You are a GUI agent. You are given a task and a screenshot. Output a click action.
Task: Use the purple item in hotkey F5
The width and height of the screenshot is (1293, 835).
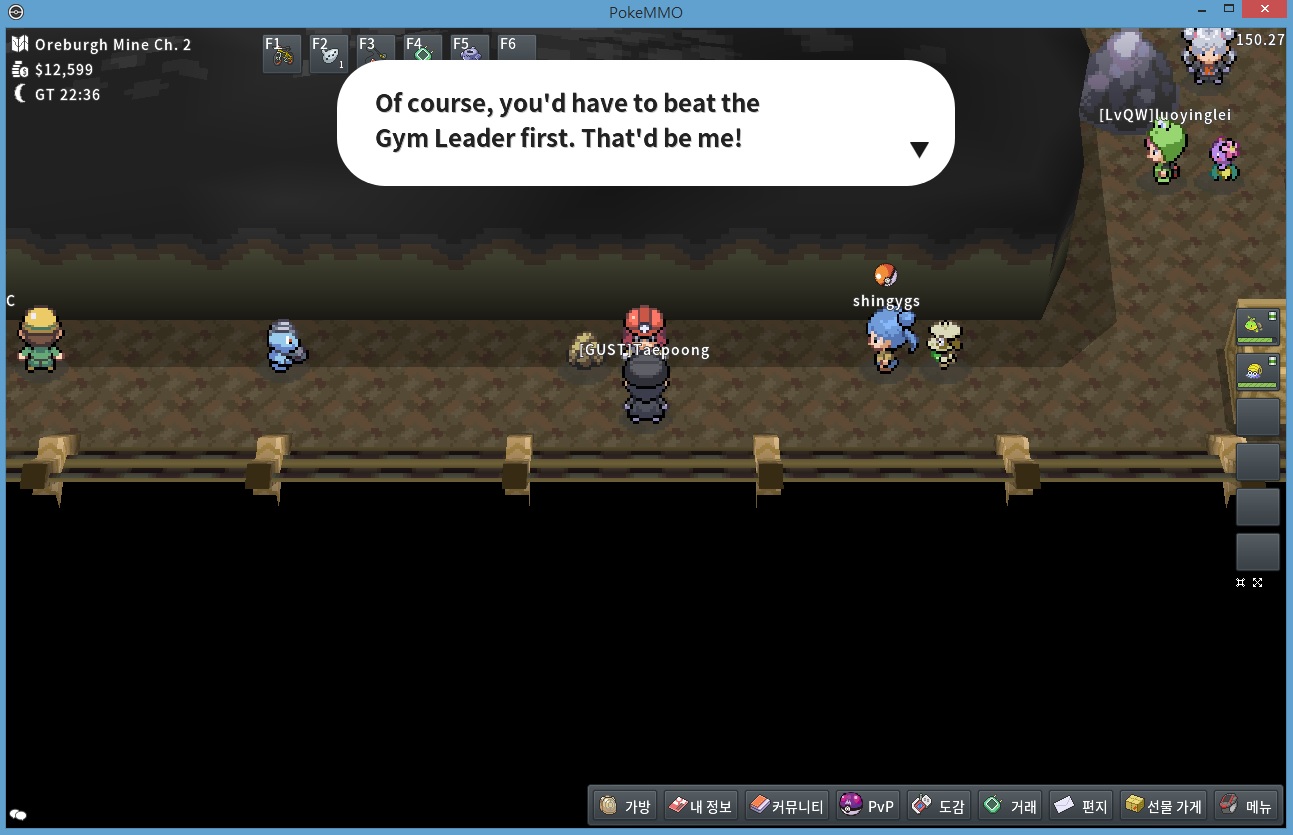470,55
